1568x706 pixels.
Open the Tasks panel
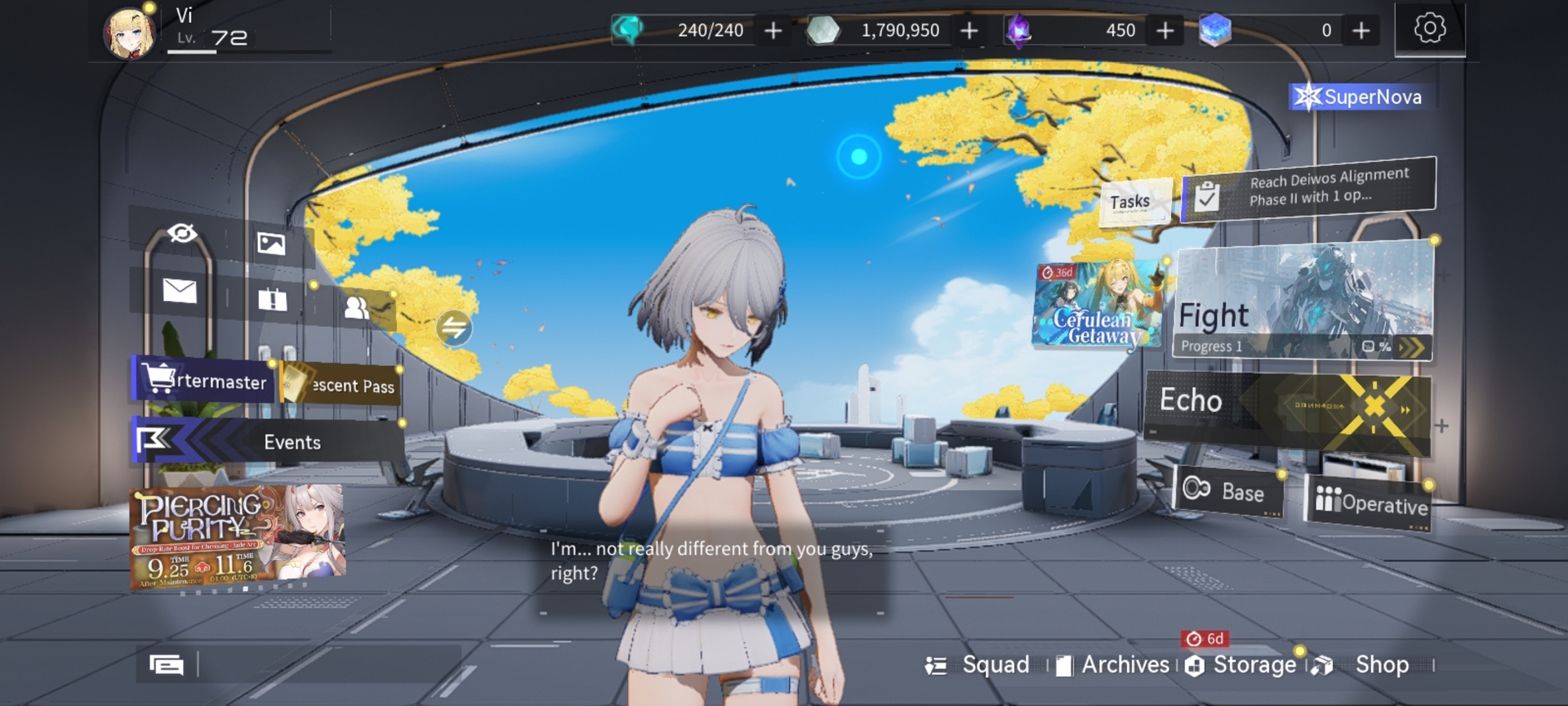pyautogui.click(x=1130, y=202)
